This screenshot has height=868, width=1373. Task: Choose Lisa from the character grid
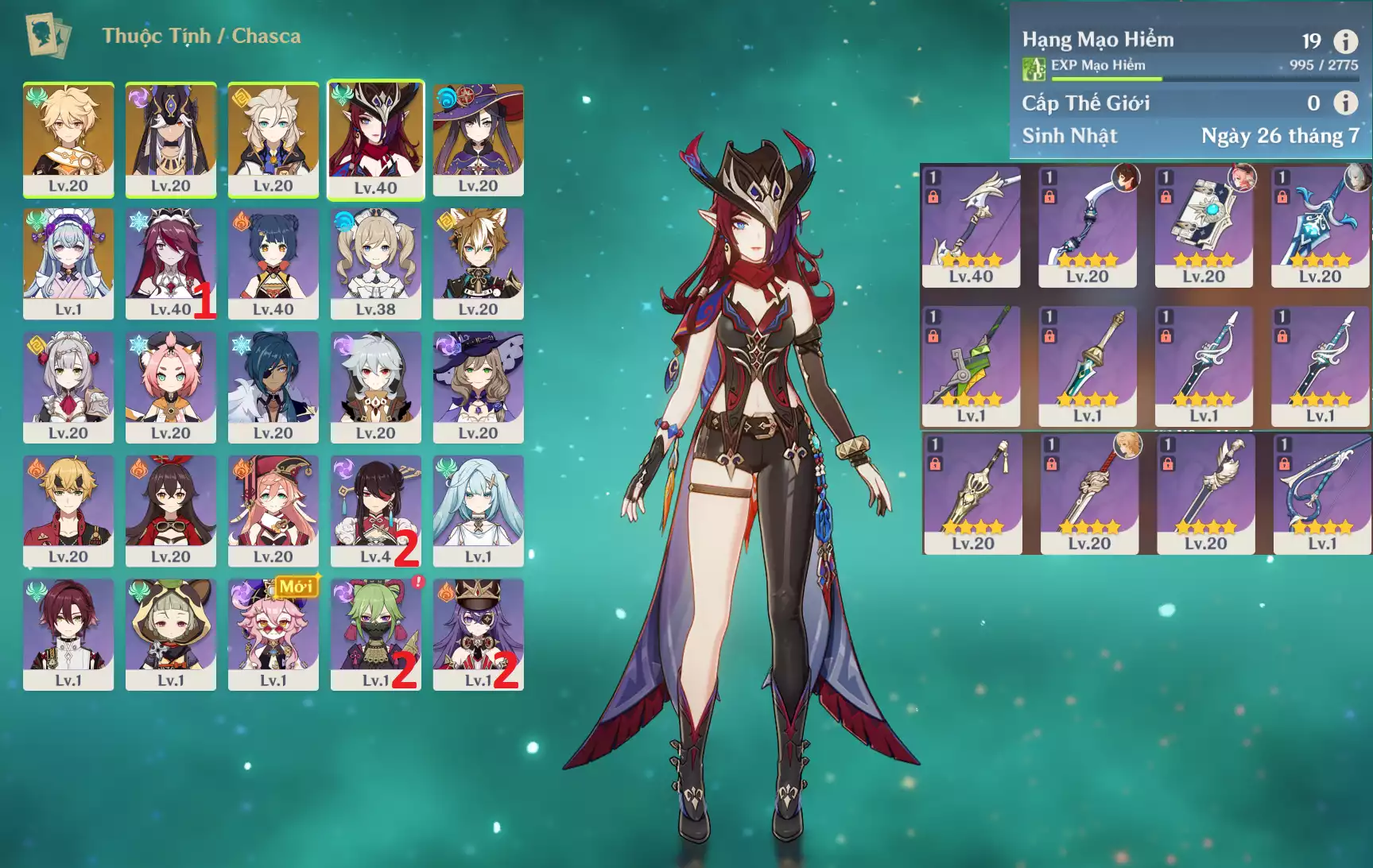(x=478, y=386)
